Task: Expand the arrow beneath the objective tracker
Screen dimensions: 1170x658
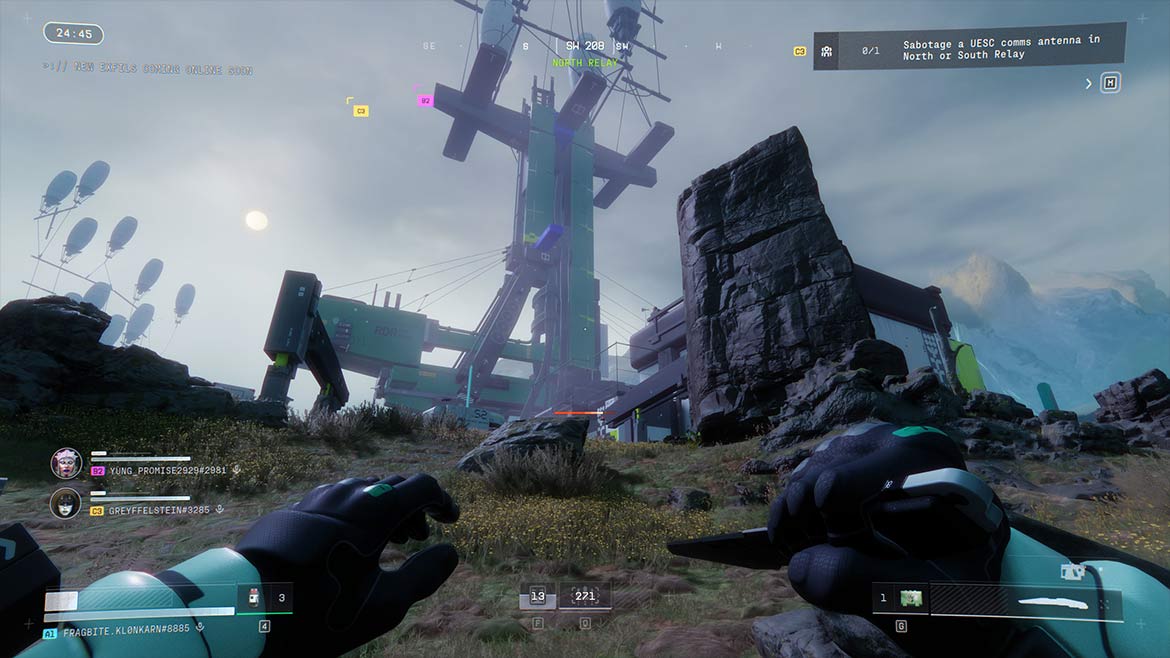Action: tap(1089, 84)
